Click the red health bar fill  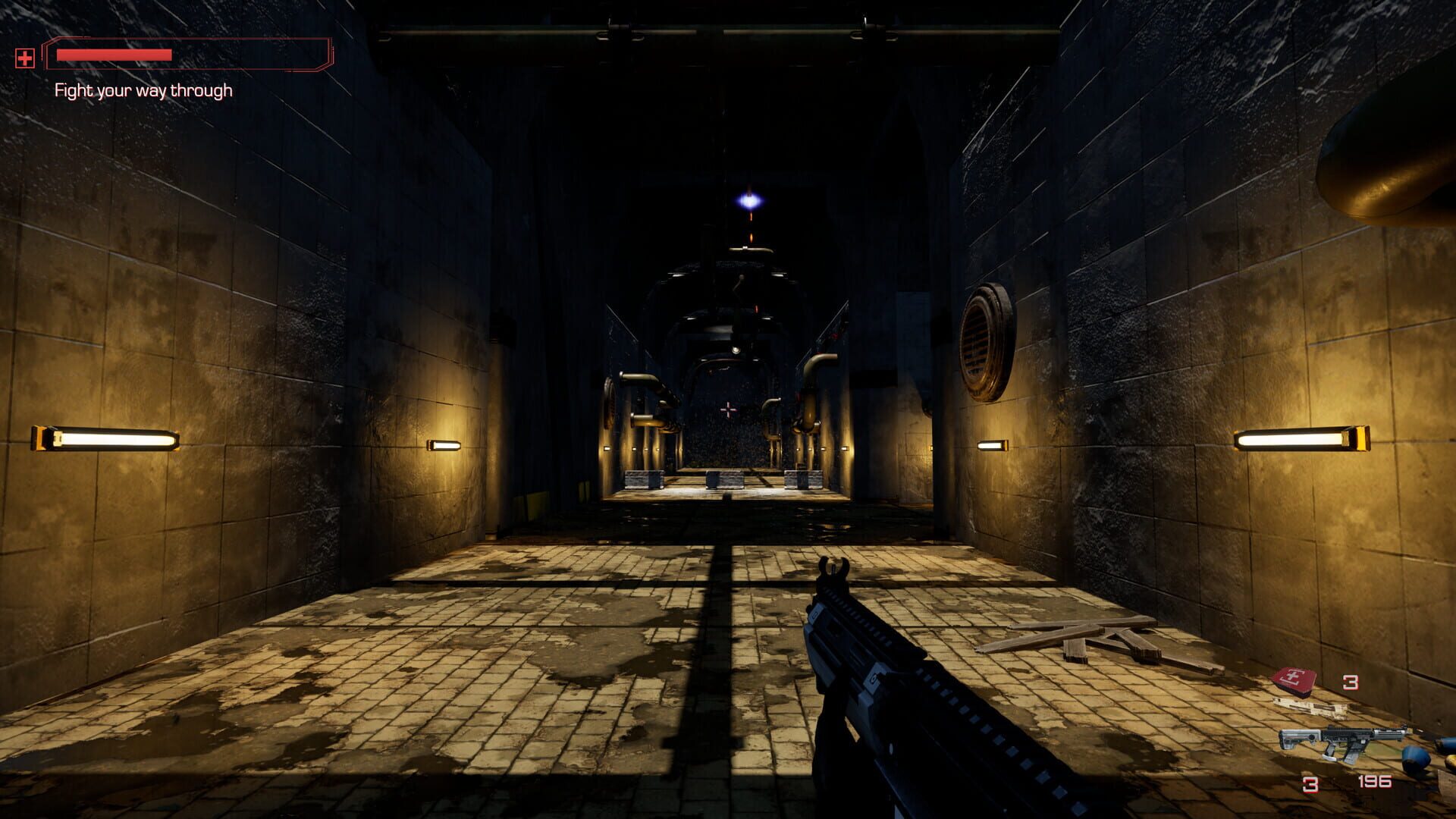[x=114, y=55]
